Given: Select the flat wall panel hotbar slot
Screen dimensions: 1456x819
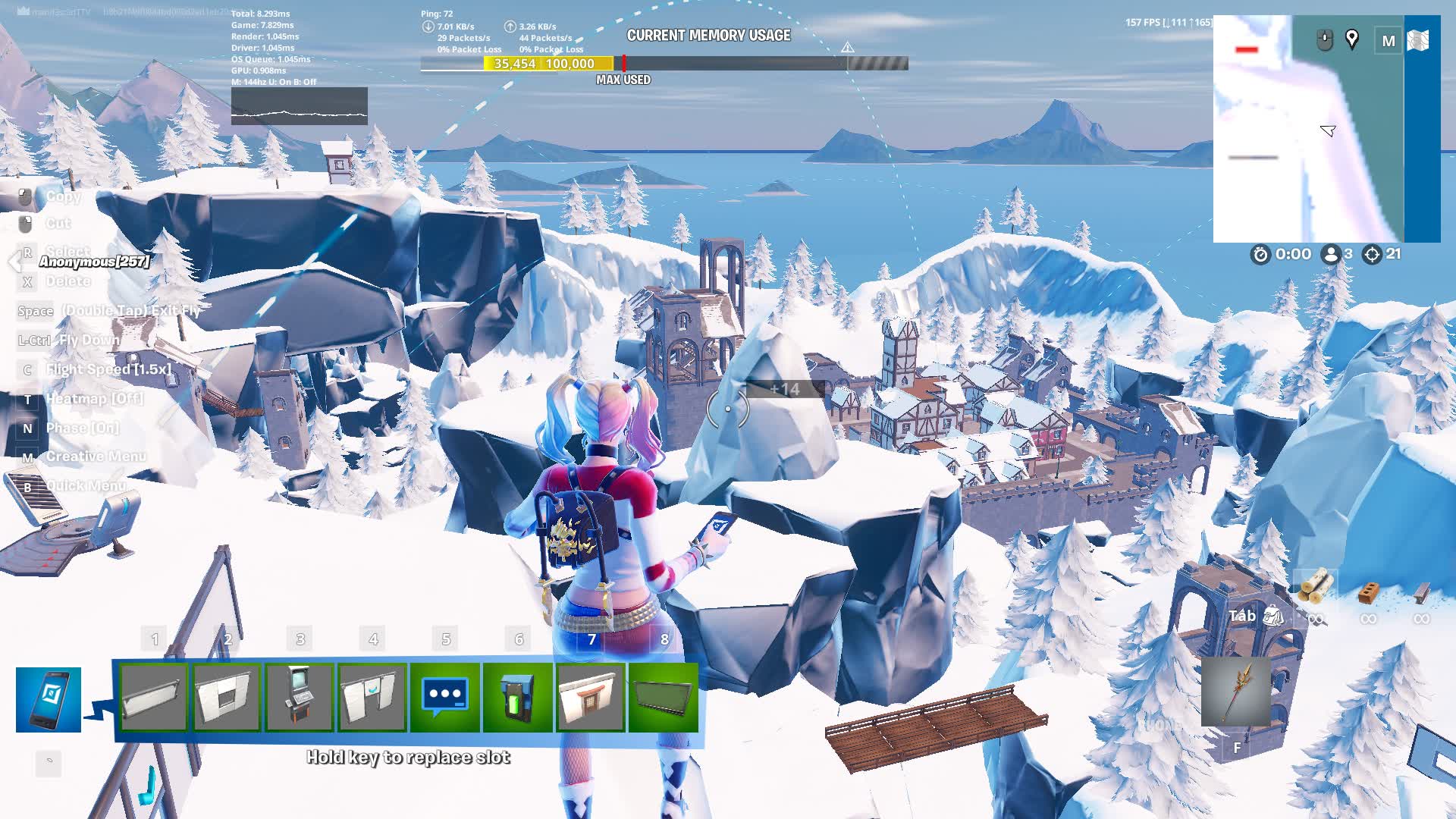Looking at the screenshot, I should click(x=154, y=697).
